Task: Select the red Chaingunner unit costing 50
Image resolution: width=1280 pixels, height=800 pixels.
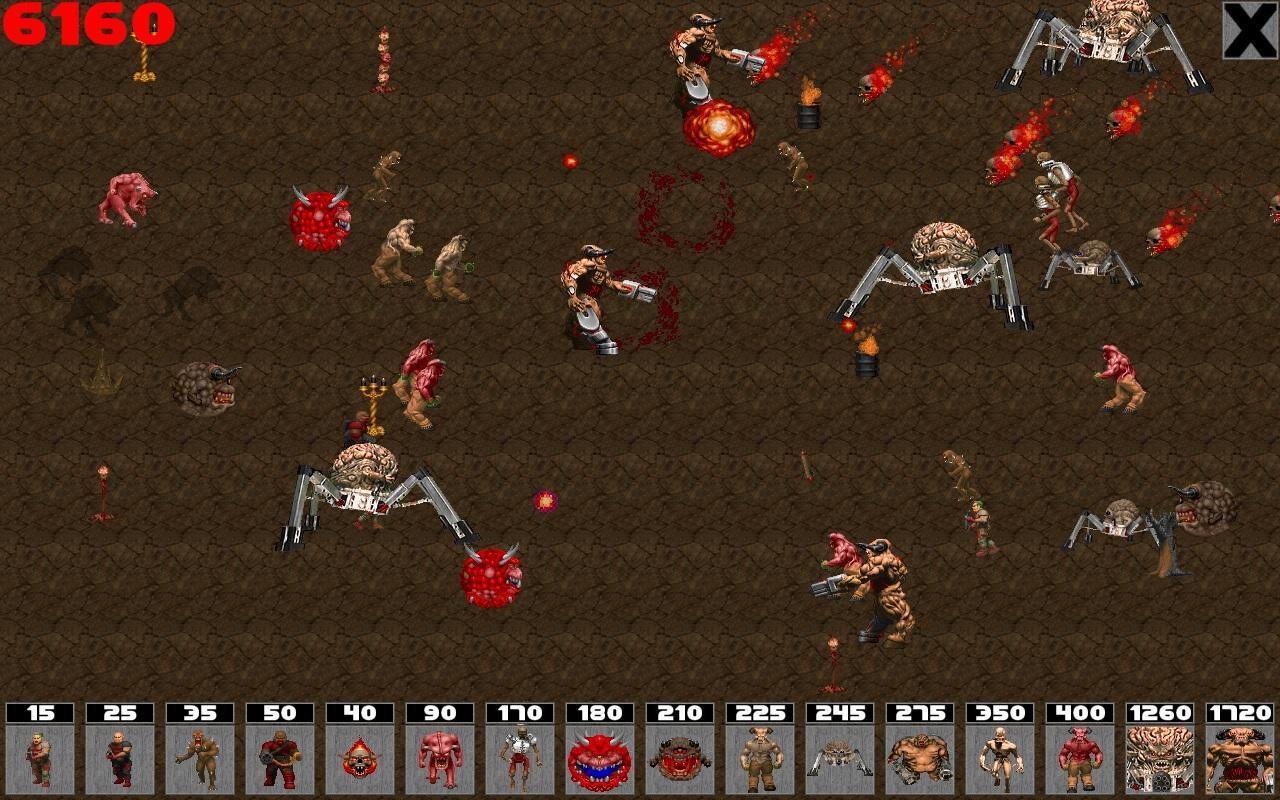Action: click(x=280, y=758)
